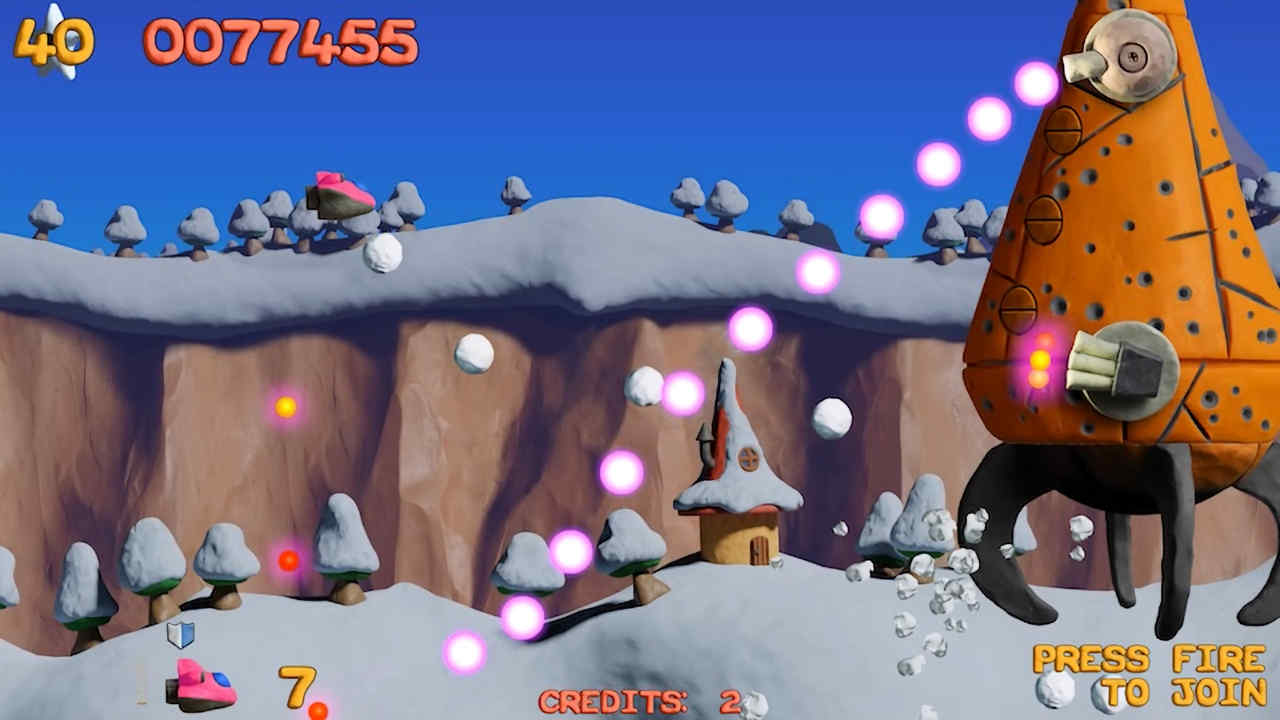Click the orange bomb counter number 7
1280x720 pixels.
(x=295, y=685)
